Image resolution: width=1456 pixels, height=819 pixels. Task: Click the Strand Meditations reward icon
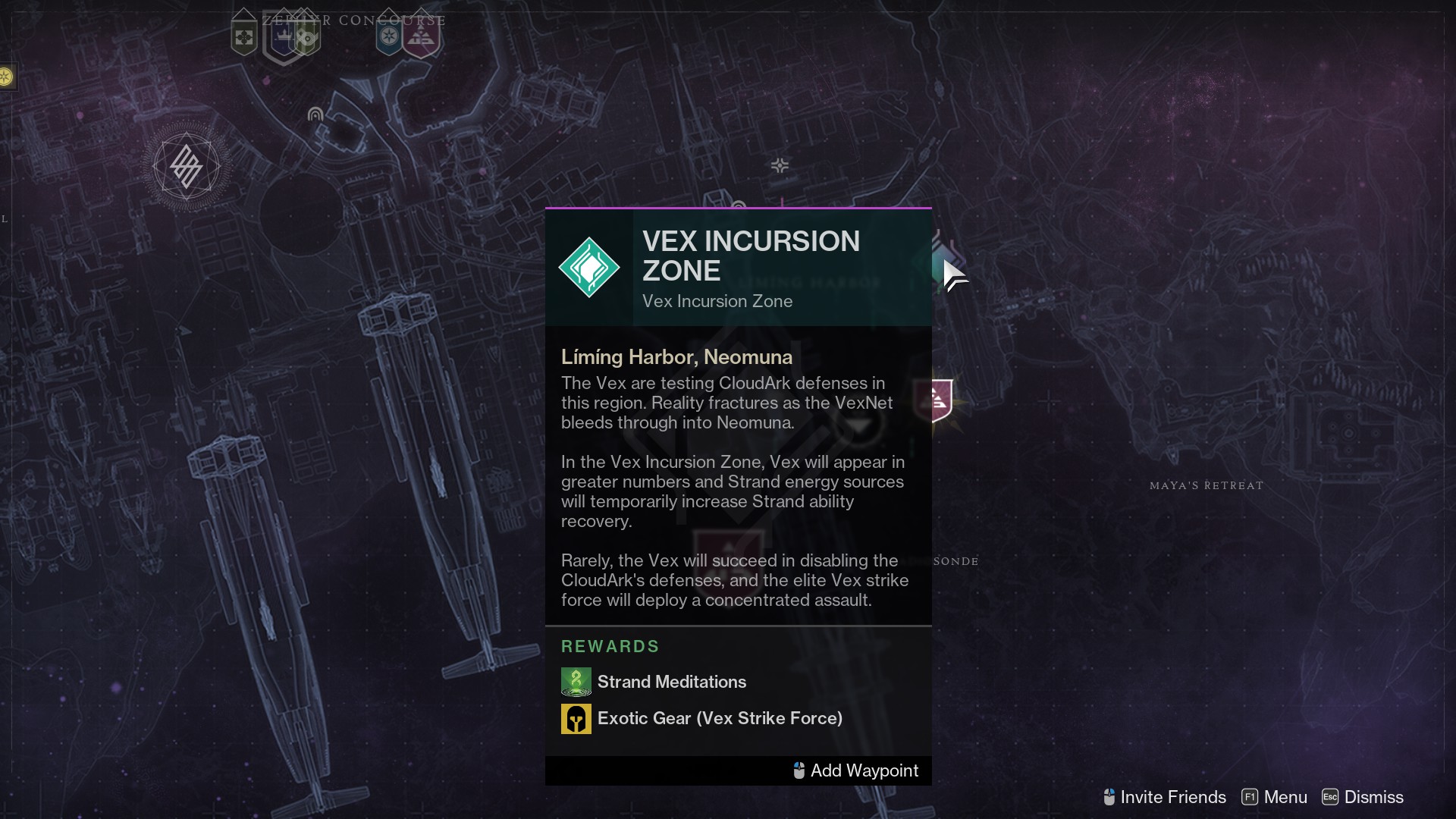point(576,682)
